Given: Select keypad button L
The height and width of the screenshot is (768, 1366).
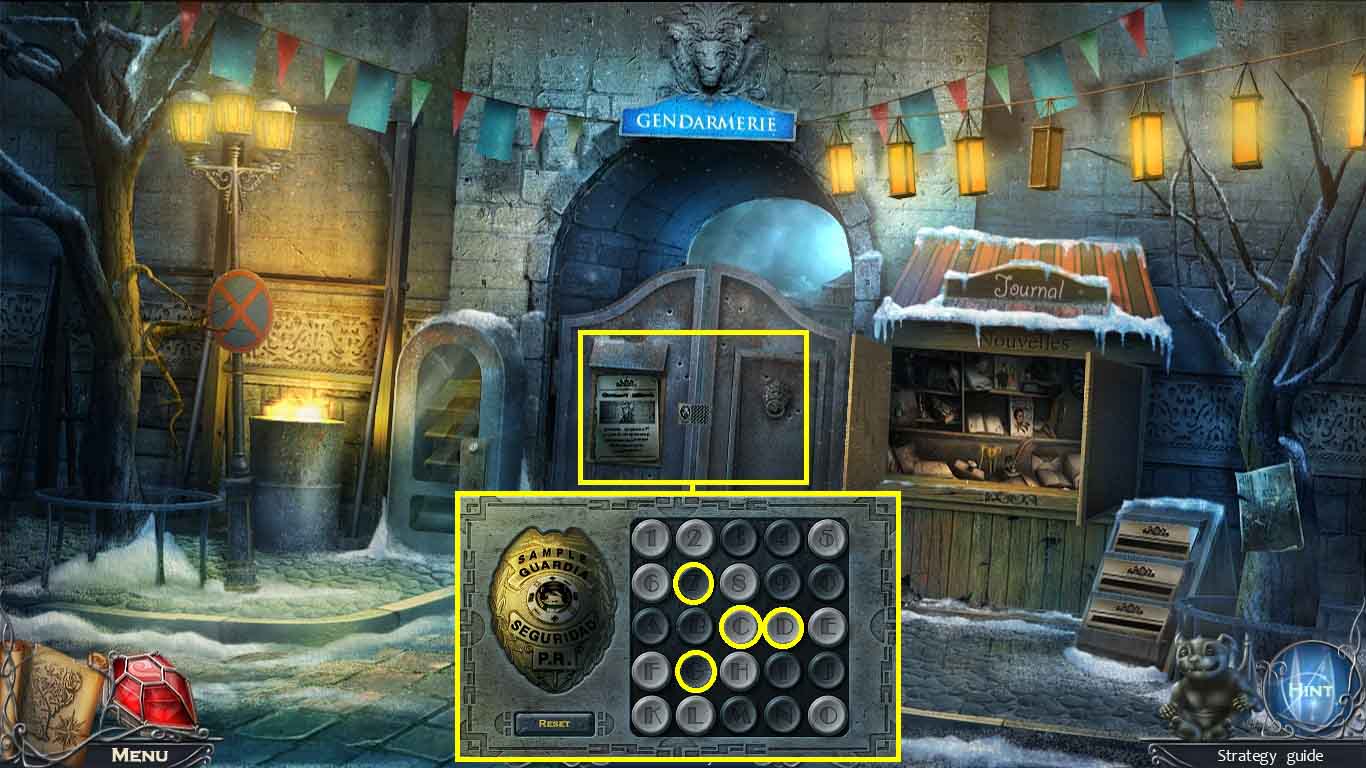Looking at the screenshot, I should click(x=696, y=713).
